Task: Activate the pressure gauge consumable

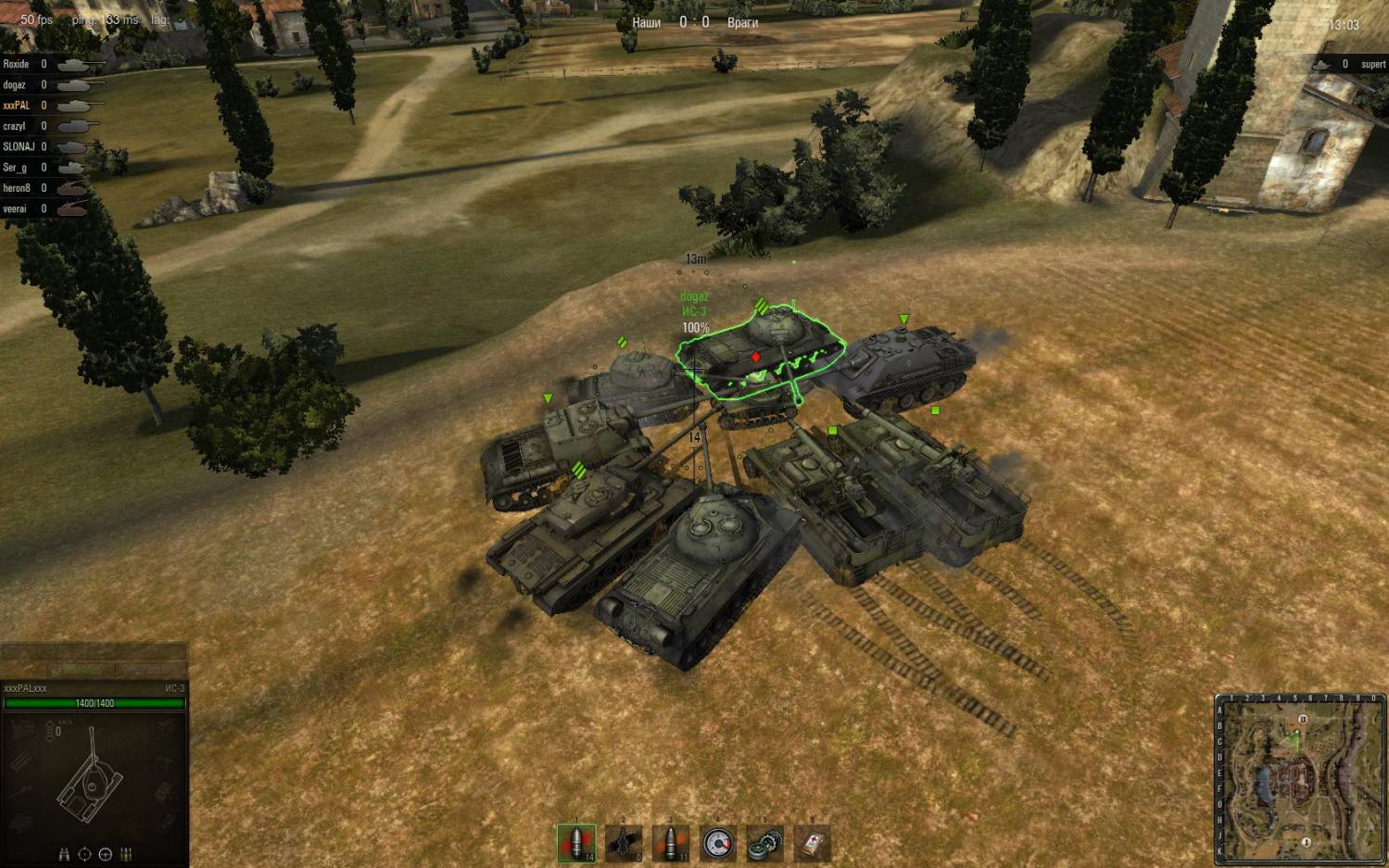Action: click(717, 844)
